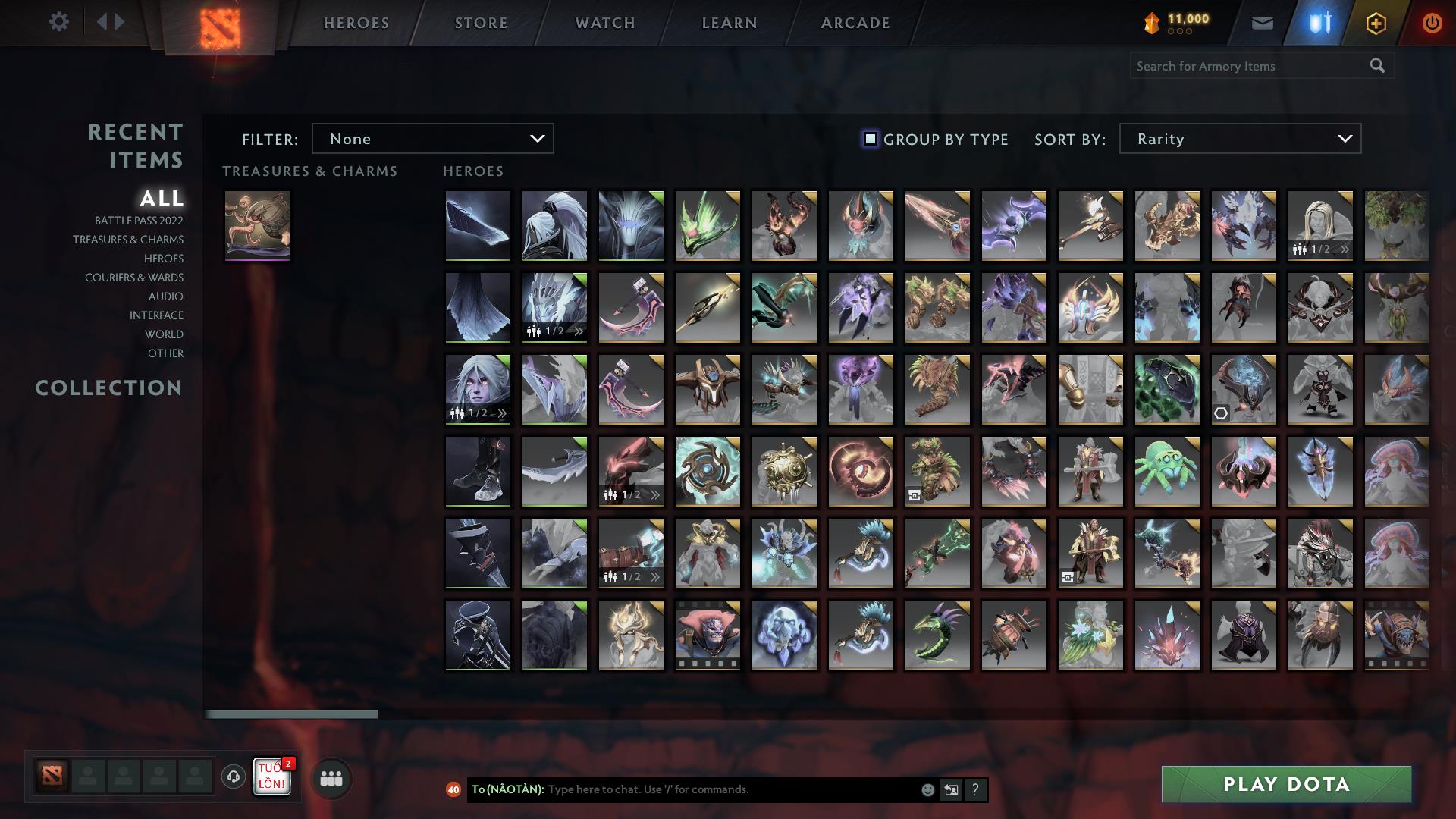Click the headphones voice icon near party slots
This screenshot has width=1456, height=819.
(x=233, y=777)
